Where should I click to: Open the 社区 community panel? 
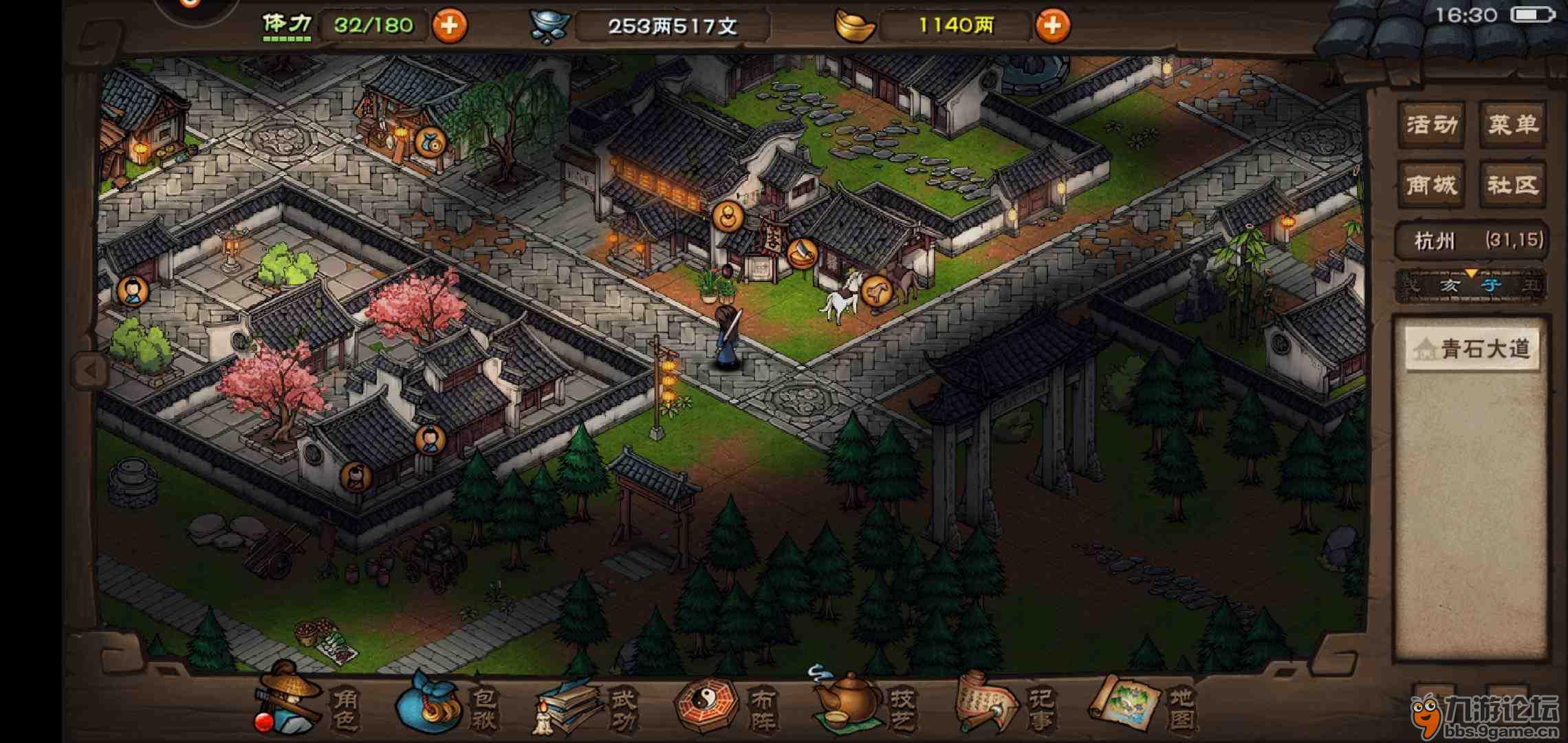[x=1515, y=184]
